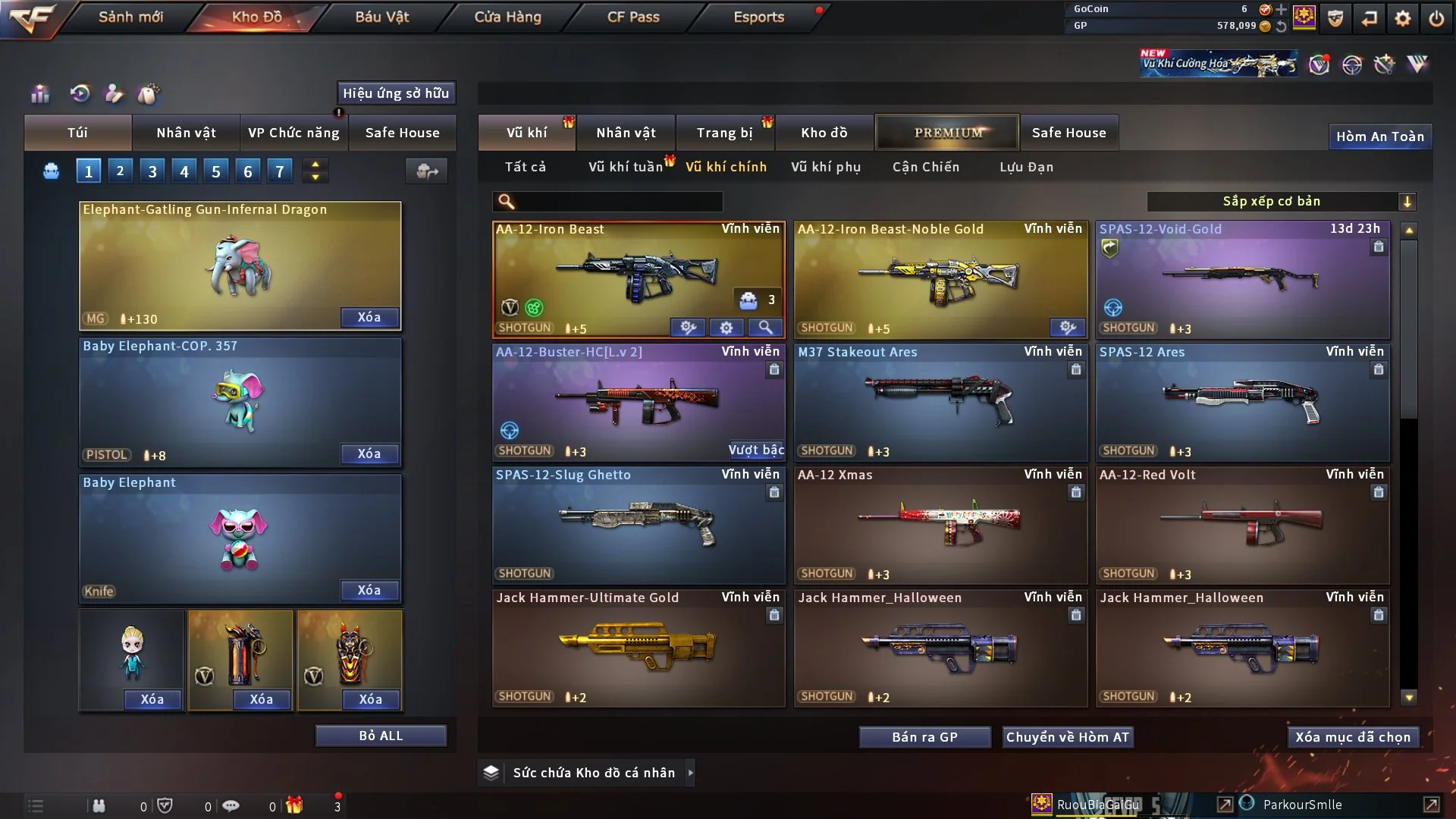Viewport: 1456px width, 819px height.
Task: Open the CF Pass menu
Action: 633,17
